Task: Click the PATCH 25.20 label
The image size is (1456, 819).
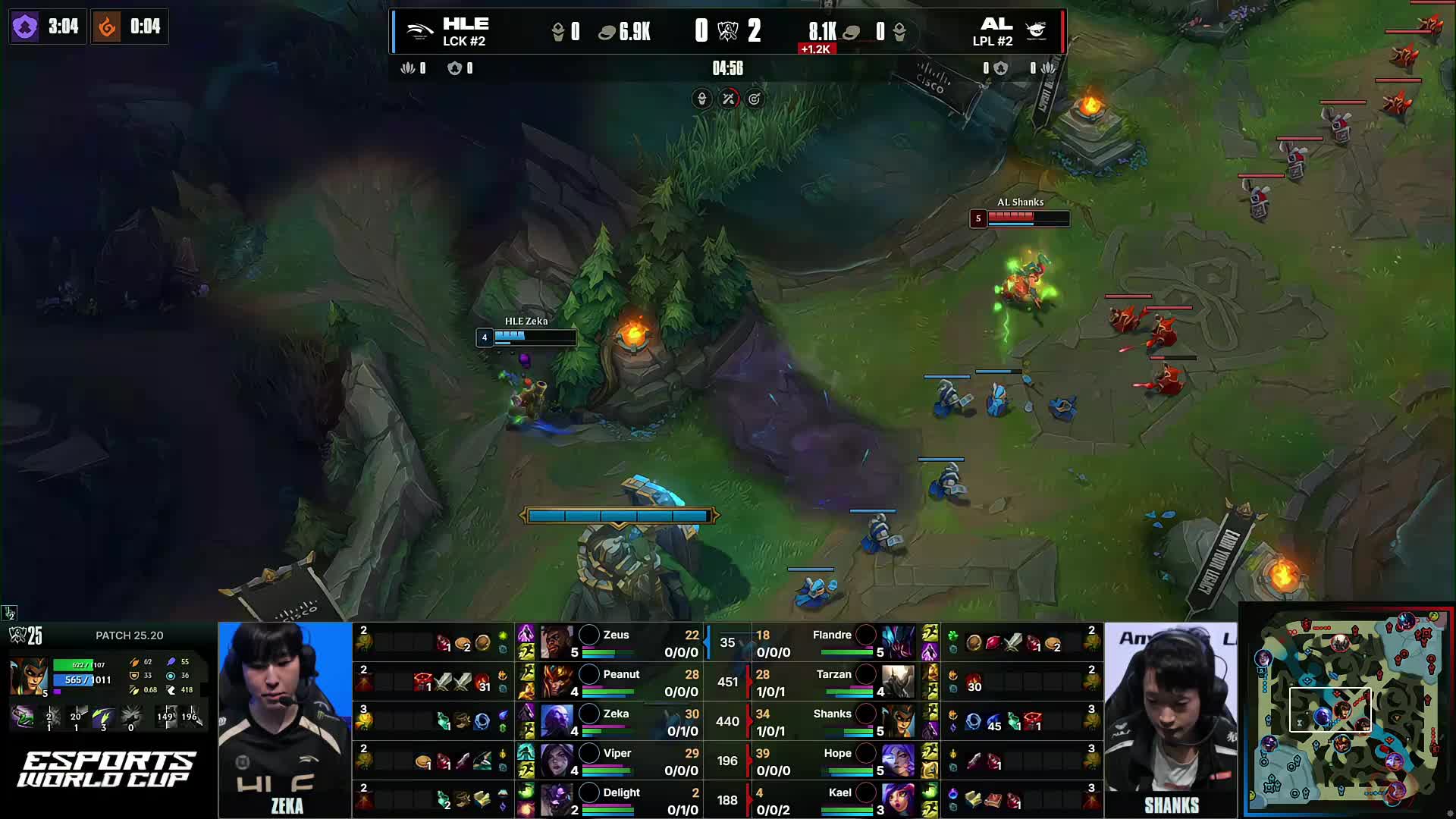Action: (x=129, y=635)
